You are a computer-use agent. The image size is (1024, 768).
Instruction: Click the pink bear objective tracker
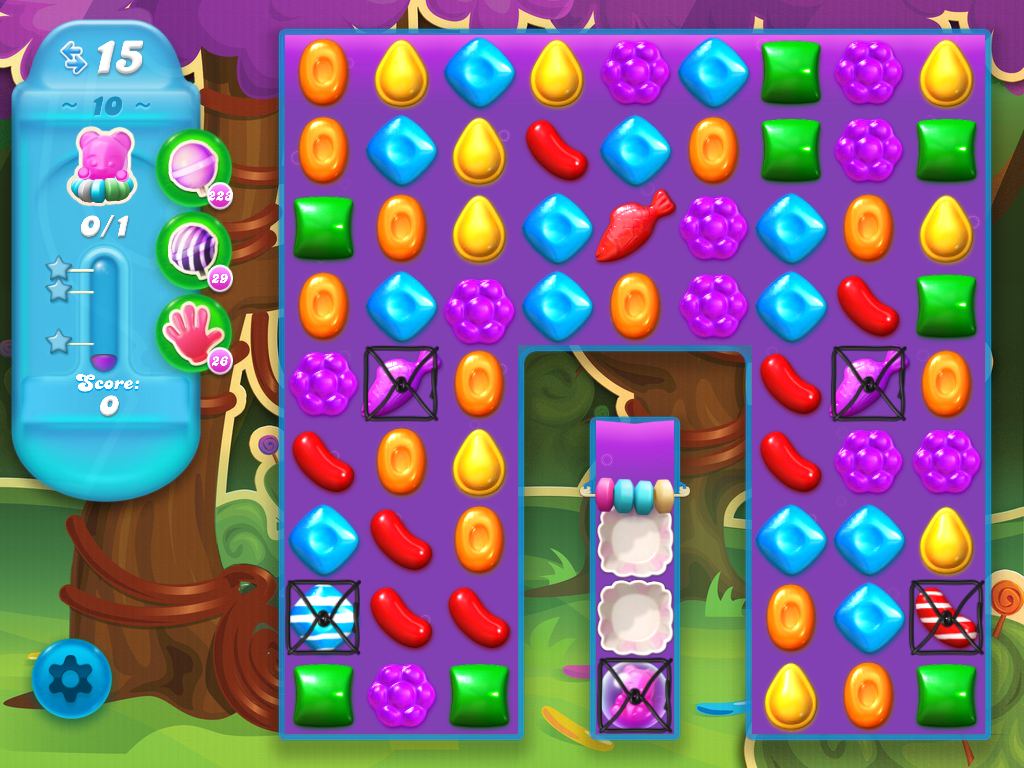click(104, 167)
